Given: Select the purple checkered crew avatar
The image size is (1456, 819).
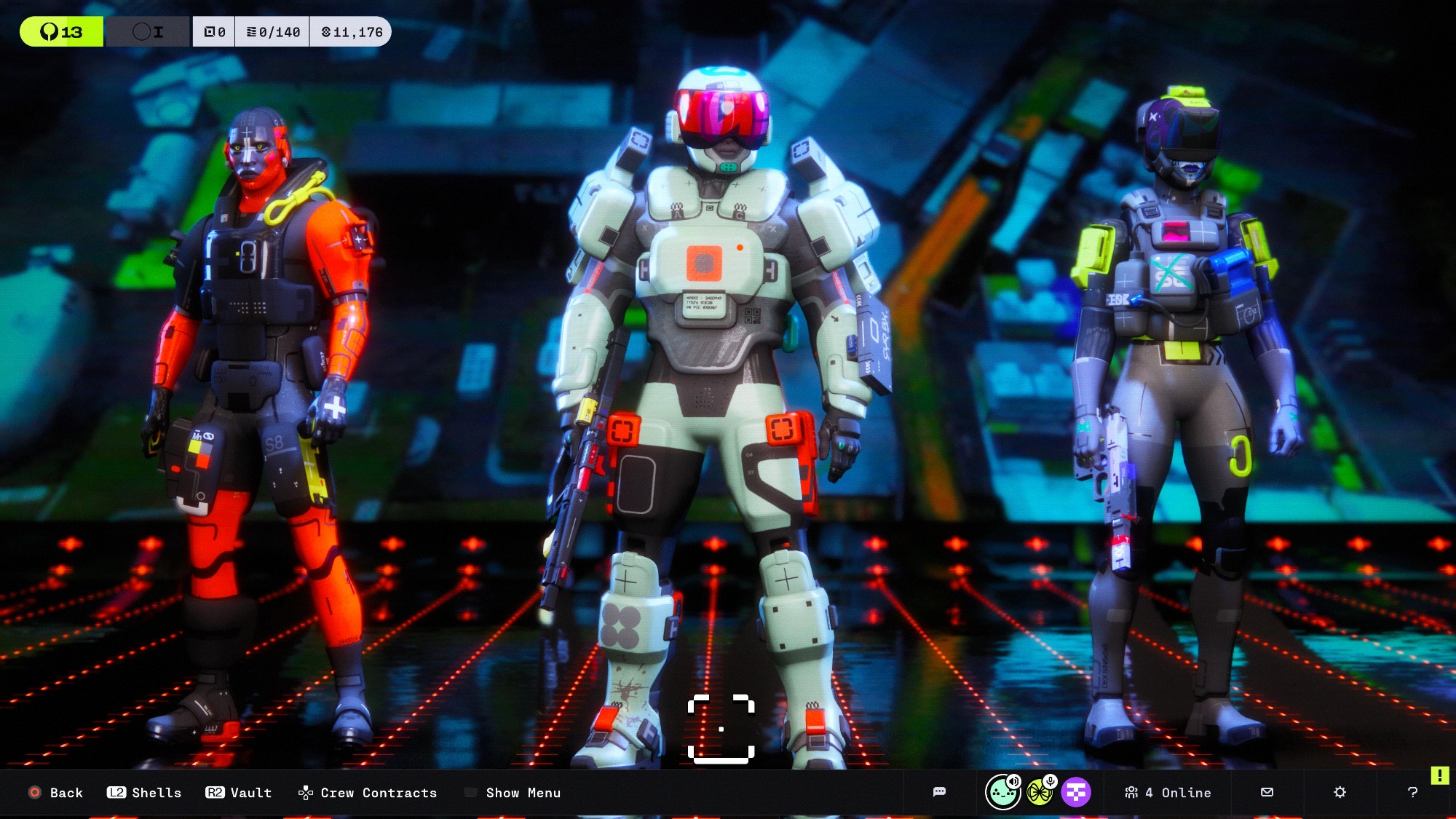Looking at the screenshot, I should (1076, 792).
